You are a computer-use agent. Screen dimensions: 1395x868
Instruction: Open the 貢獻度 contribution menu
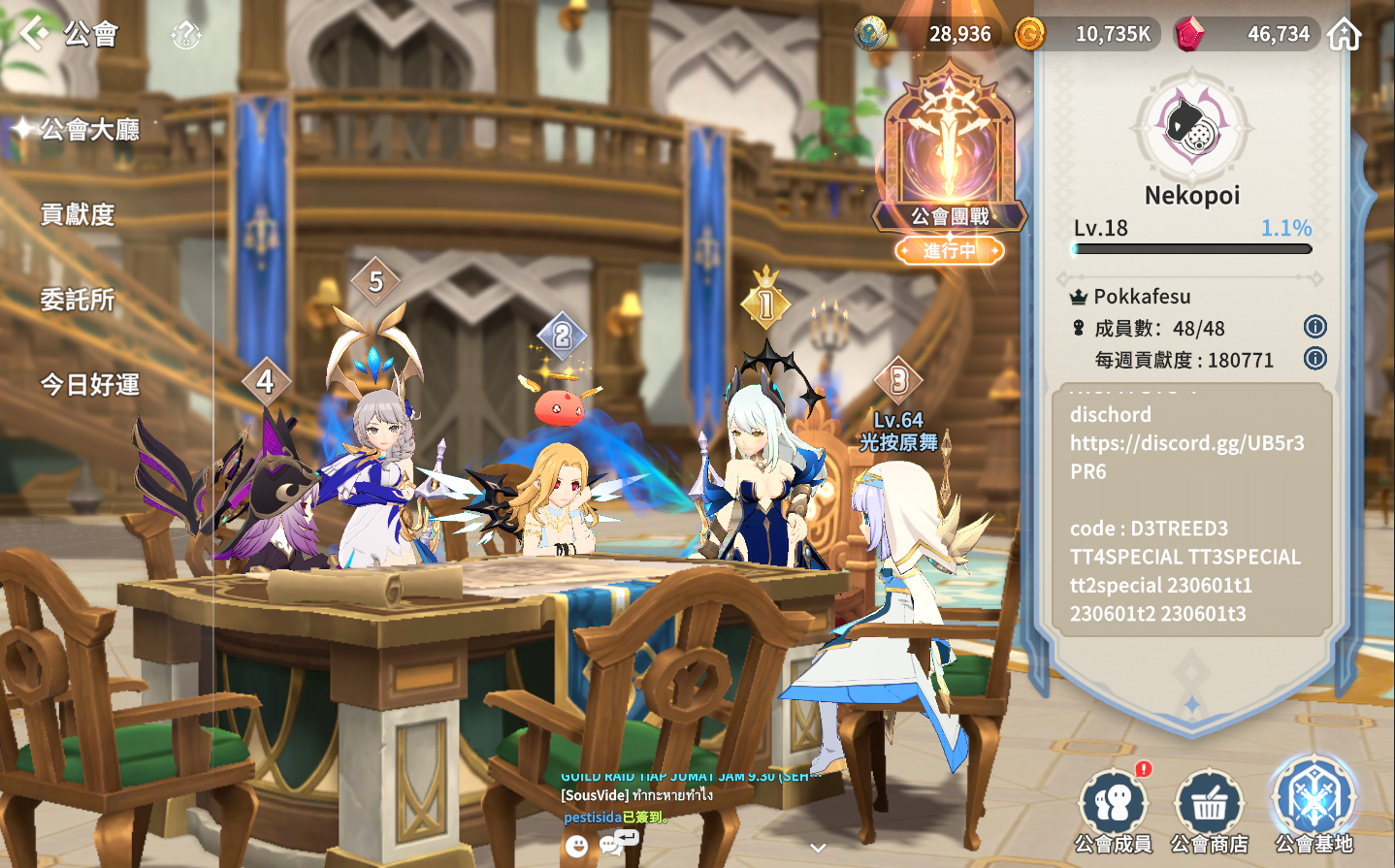(78, 214)
